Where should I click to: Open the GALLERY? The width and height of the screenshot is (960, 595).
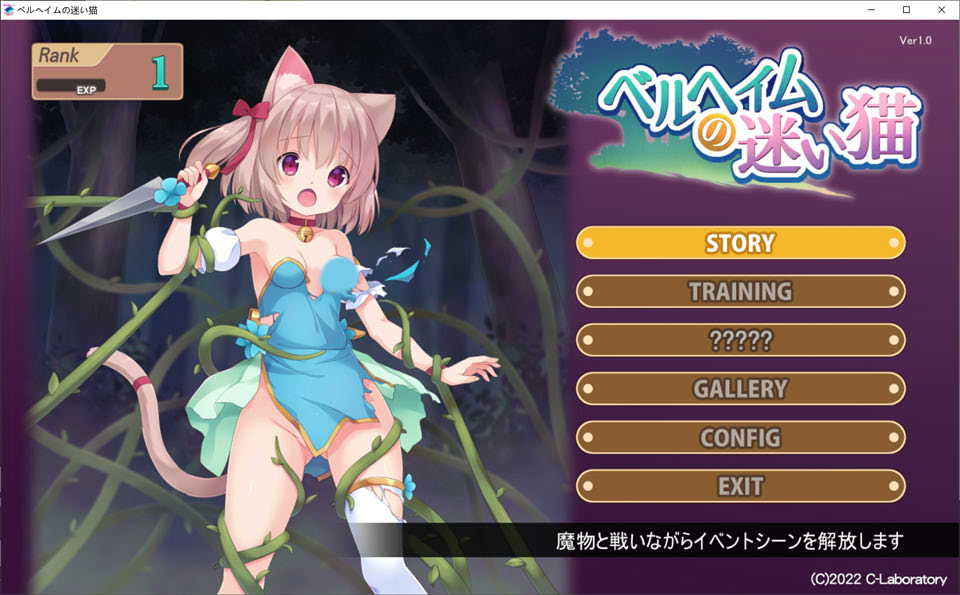click(x=740, y=389)
